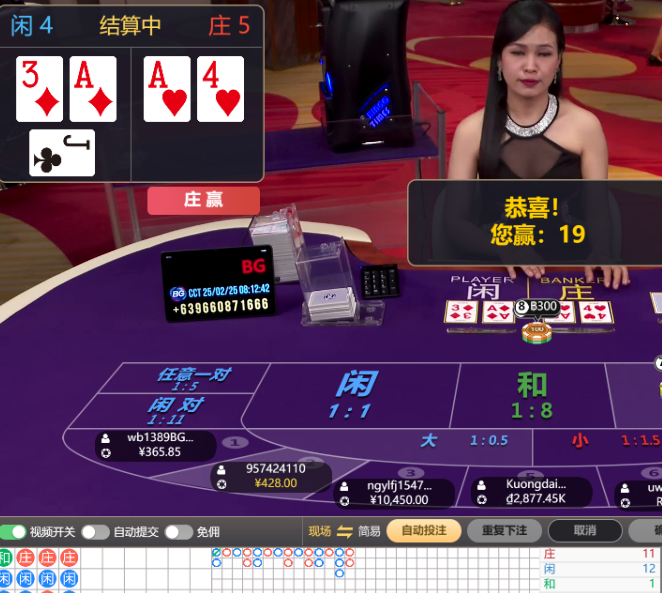This screenshot has width=662, height=593.
Task: Cancel the bet with 取消
Action: pos(585,531)
